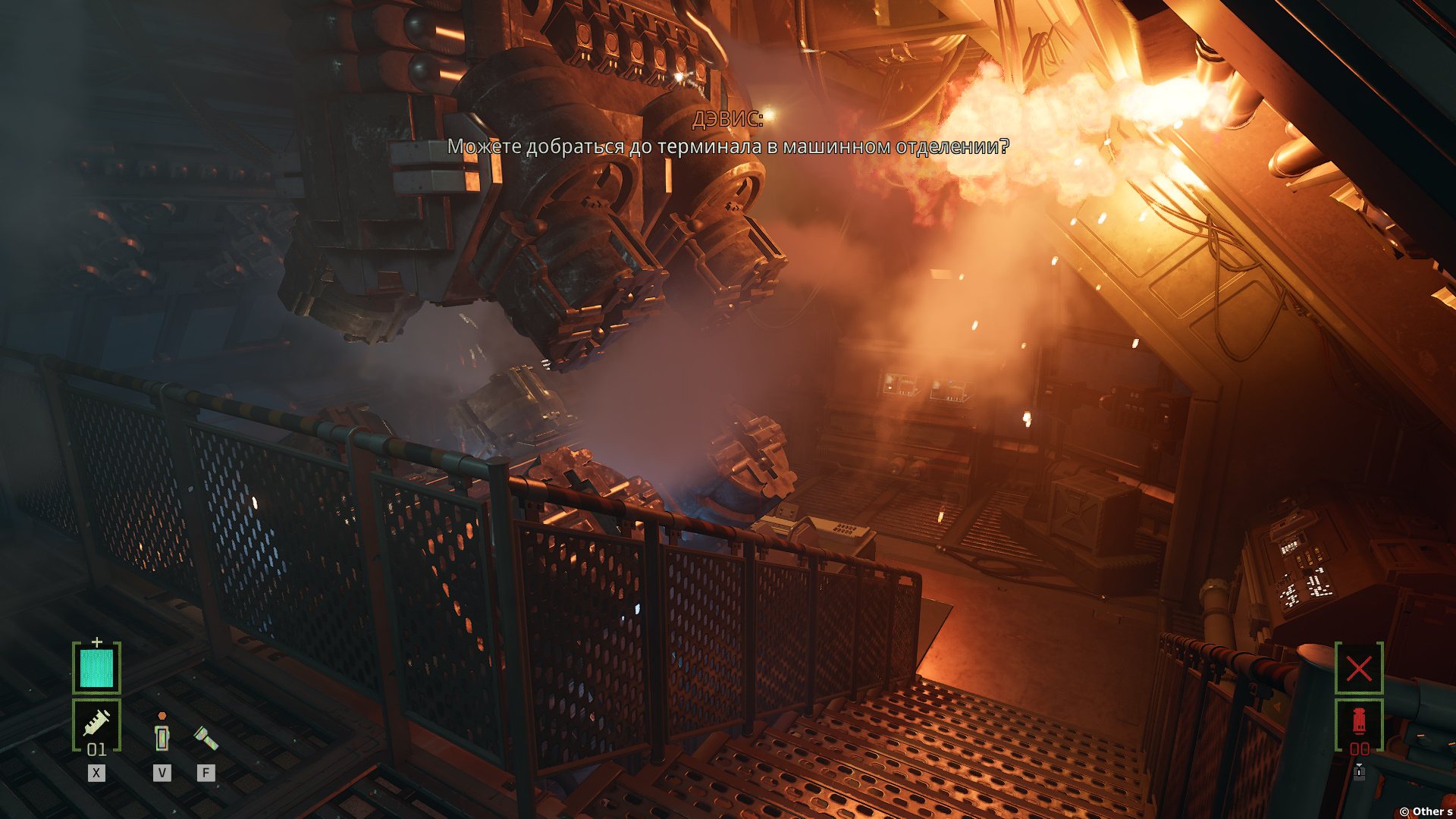
Task: Select the empty weapon slot with red X
Action: (1359, 668)
